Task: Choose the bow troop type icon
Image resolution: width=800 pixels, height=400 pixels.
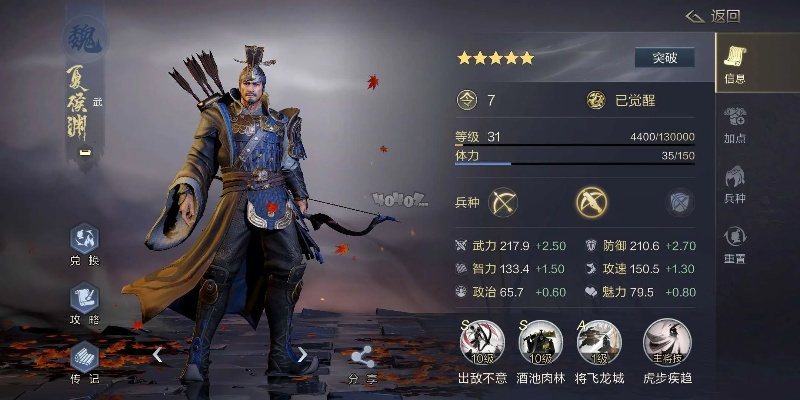Action: click(504, 202)
